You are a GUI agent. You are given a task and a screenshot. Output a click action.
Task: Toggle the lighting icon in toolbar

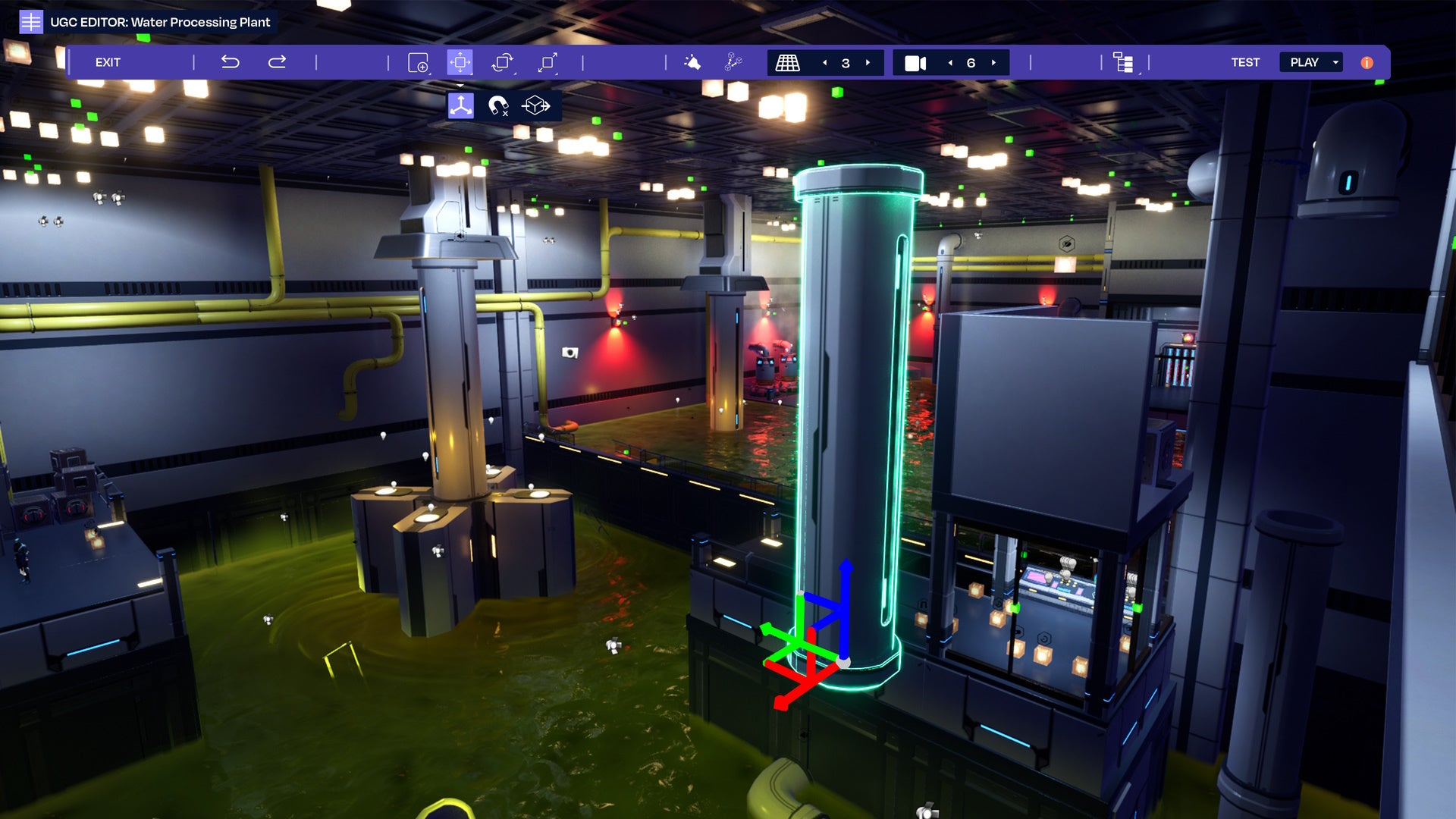692,62
